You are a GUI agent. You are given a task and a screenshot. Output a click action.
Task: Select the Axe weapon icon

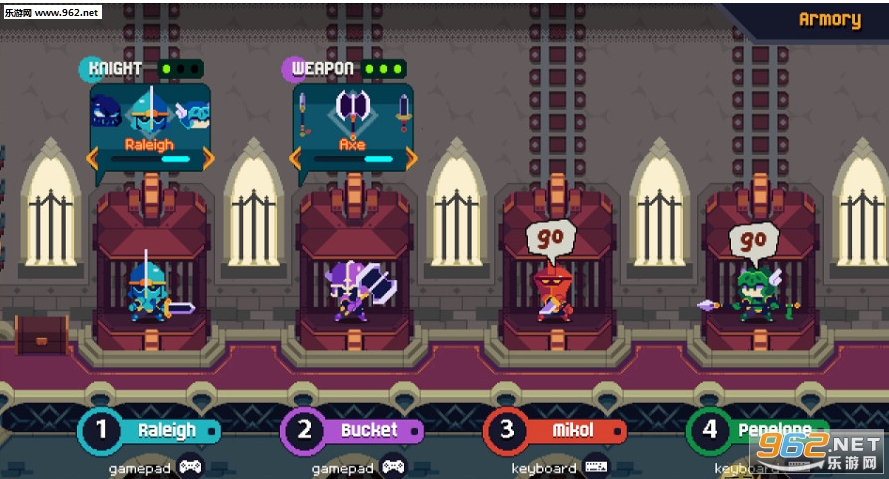pyautogui.click(x=352, y=110)
